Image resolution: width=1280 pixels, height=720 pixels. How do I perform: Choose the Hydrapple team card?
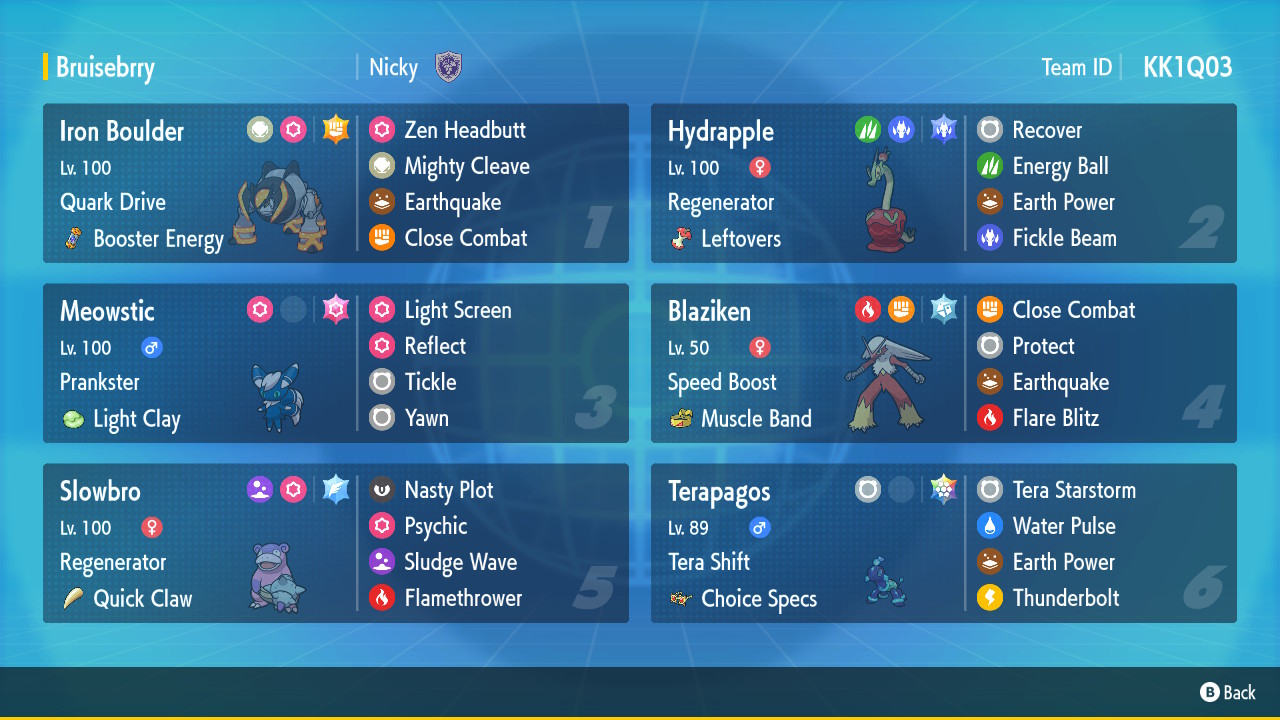coord(943,183)
